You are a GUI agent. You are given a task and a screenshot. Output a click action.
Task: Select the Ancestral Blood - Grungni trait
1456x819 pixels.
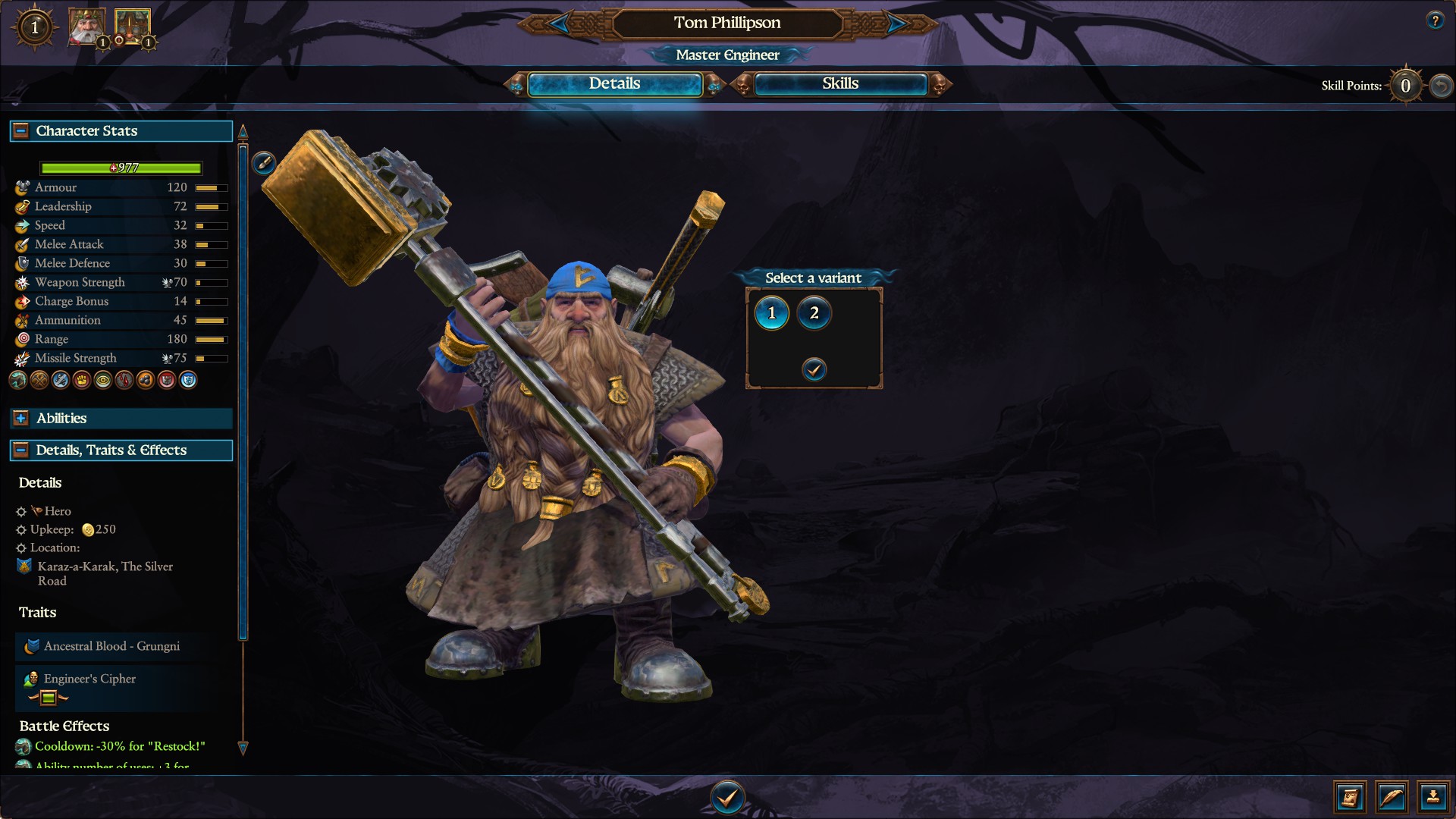pos(111,646)
